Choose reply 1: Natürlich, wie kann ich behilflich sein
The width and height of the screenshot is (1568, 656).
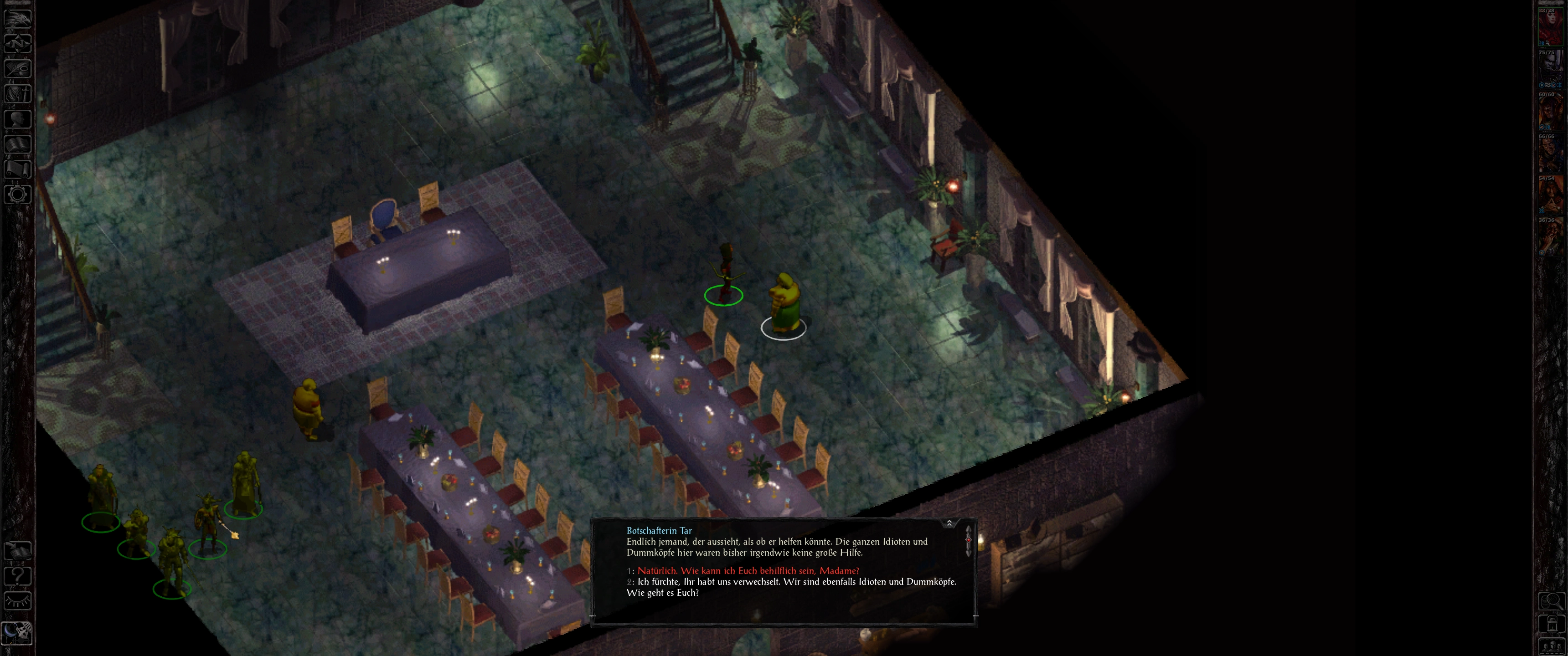748,571
